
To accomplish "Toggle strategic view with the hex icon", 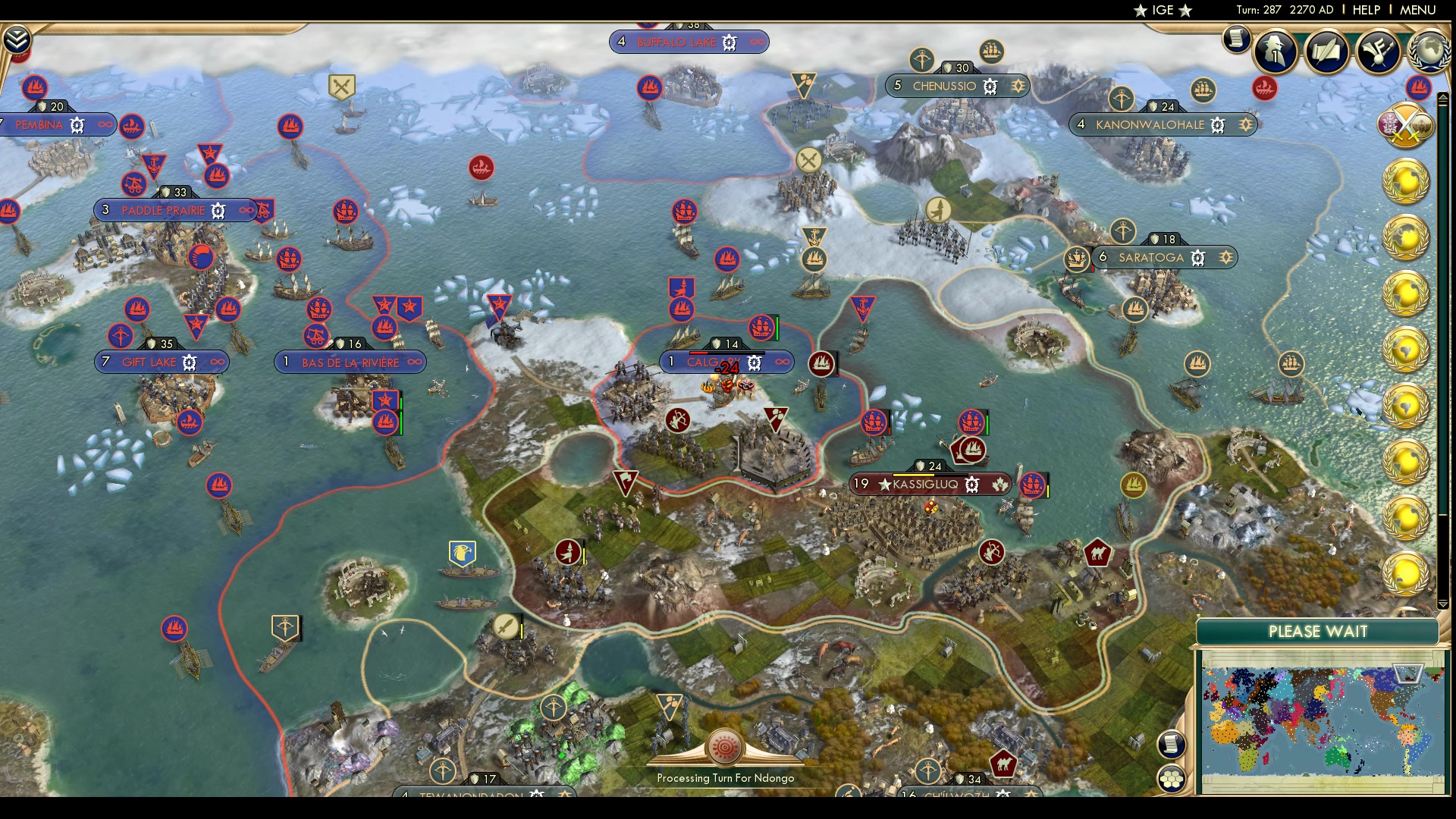I will click(1172, 778).
